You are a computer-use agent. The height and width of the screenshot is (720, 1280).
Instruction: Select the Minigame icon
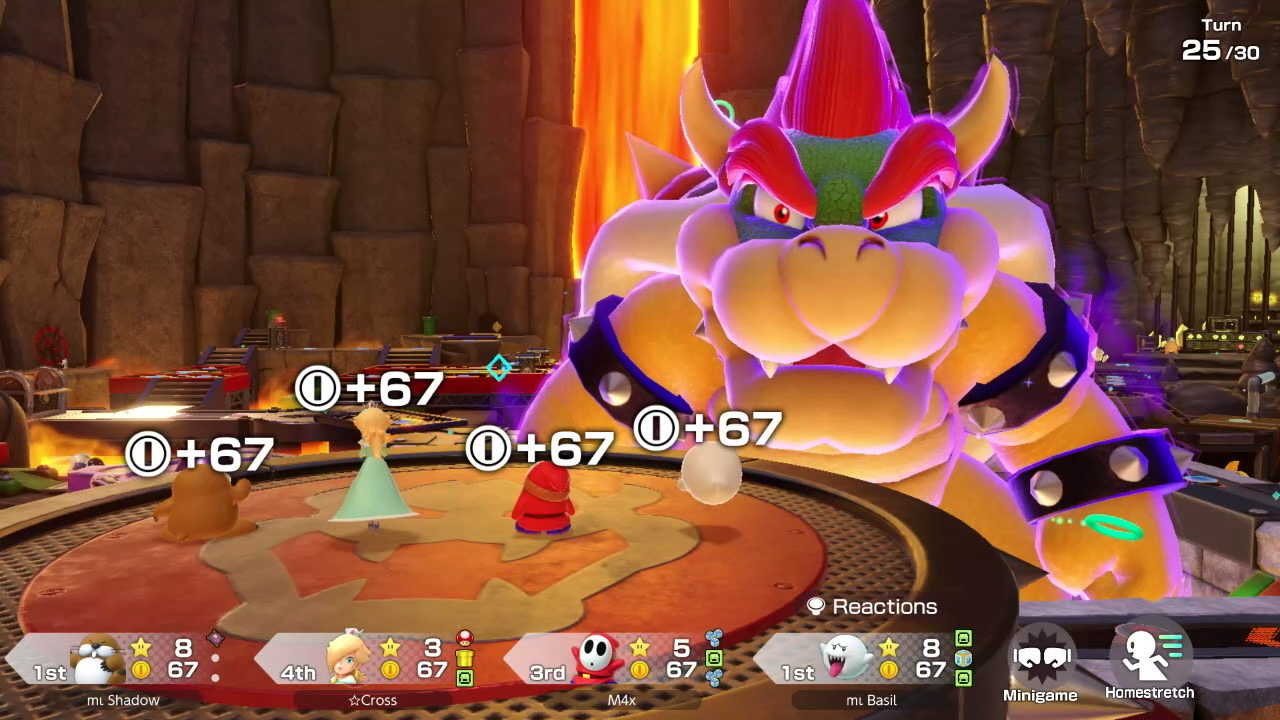pyautogui.click(x=1040, y=658)
